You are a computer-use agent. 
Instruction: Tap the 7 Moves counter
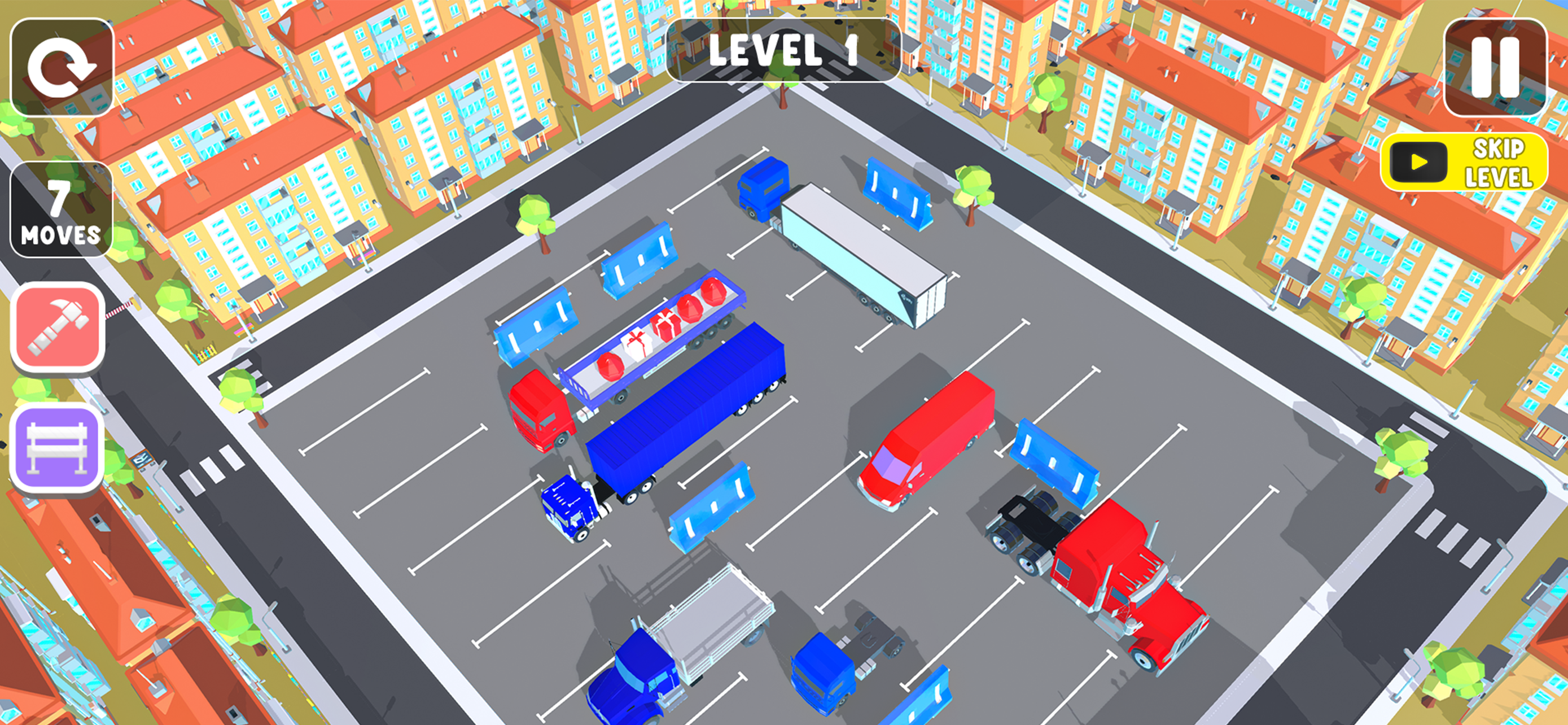point(60,214)
